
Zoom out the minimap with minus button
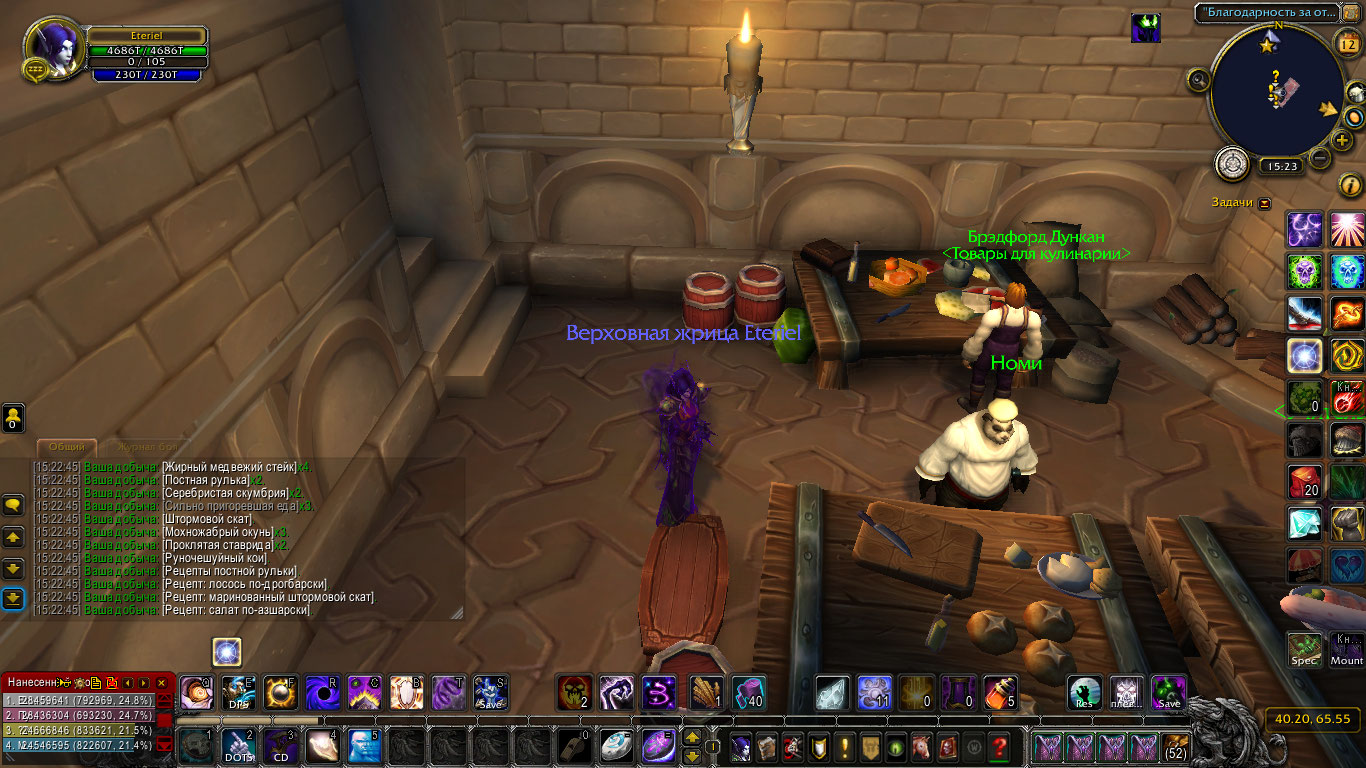coord(1320,157)
